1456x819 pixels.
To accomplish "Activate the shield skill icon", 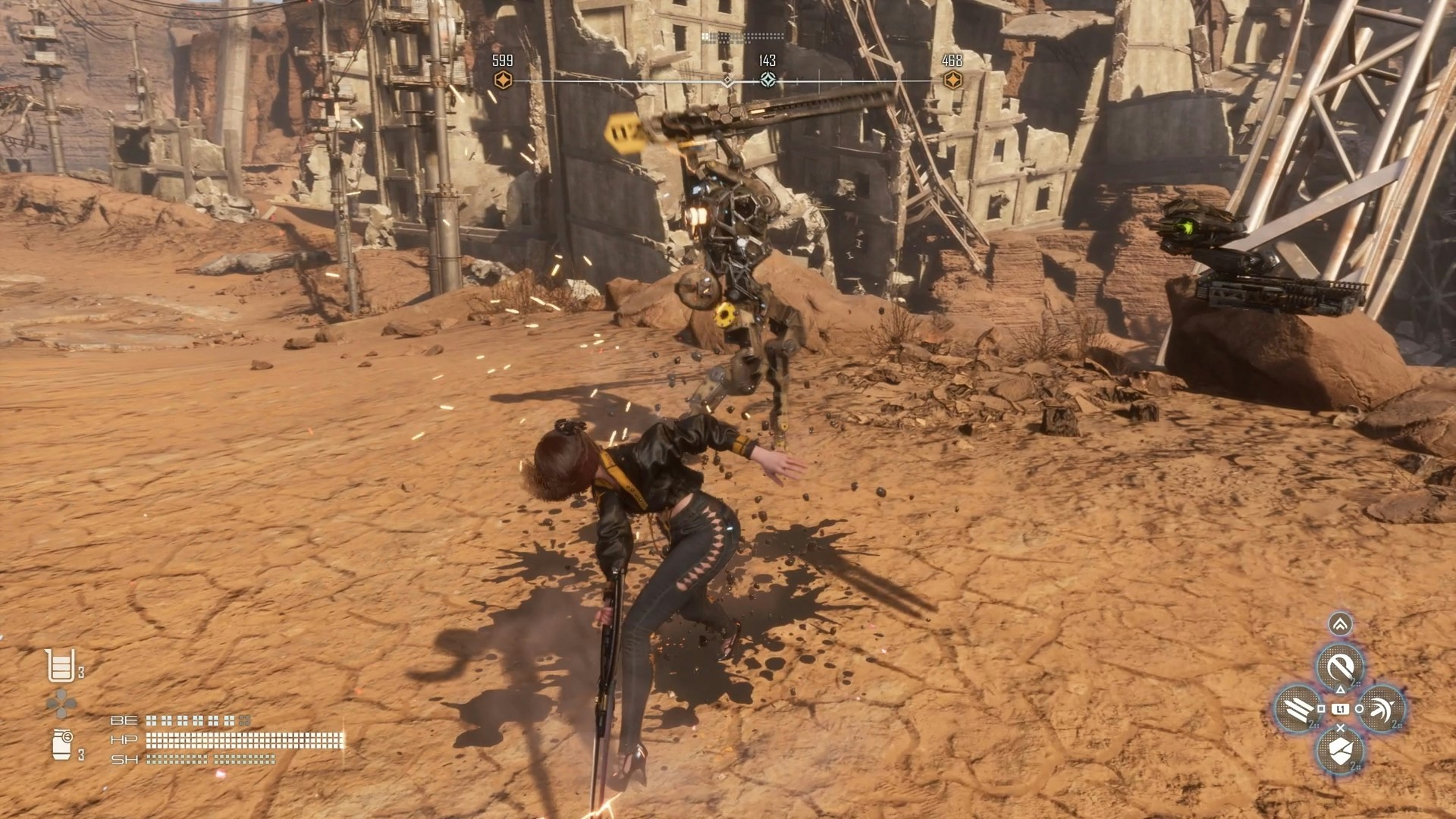I will (x=1340, y=749).
